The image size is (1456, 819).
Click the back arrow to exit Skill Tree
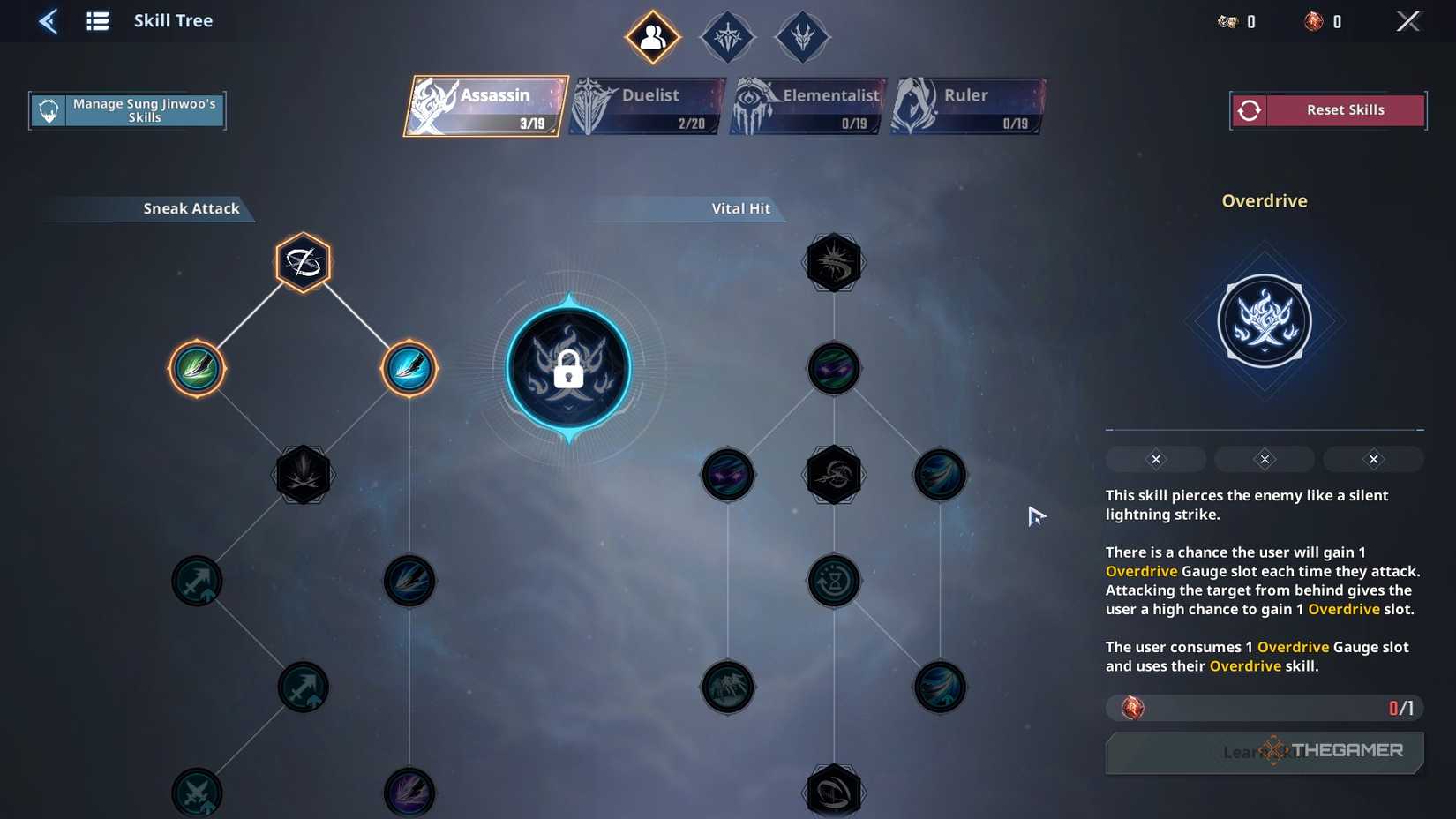[49, 20]
